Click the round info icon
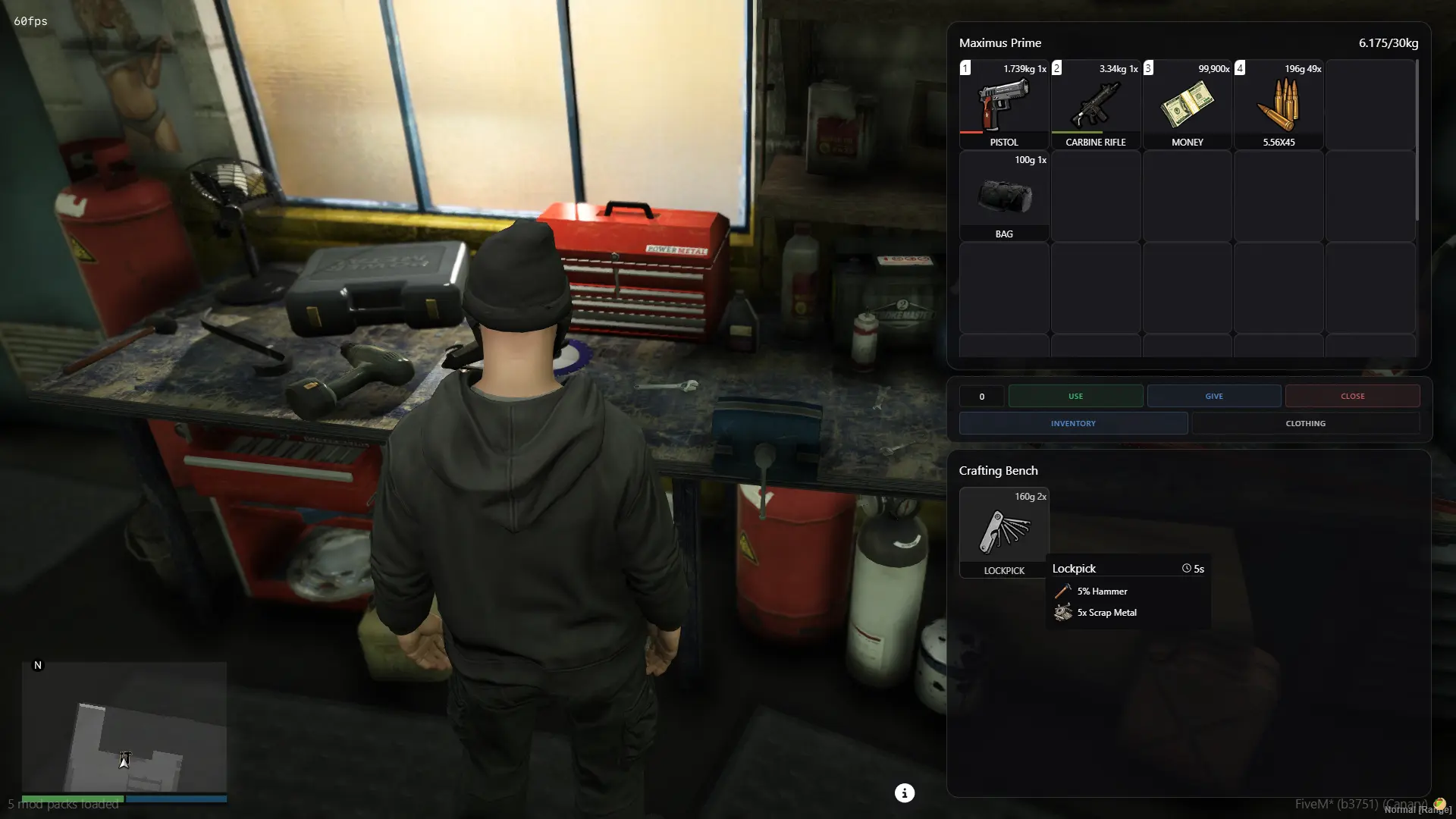The image size is (1456, 819). 904,793
